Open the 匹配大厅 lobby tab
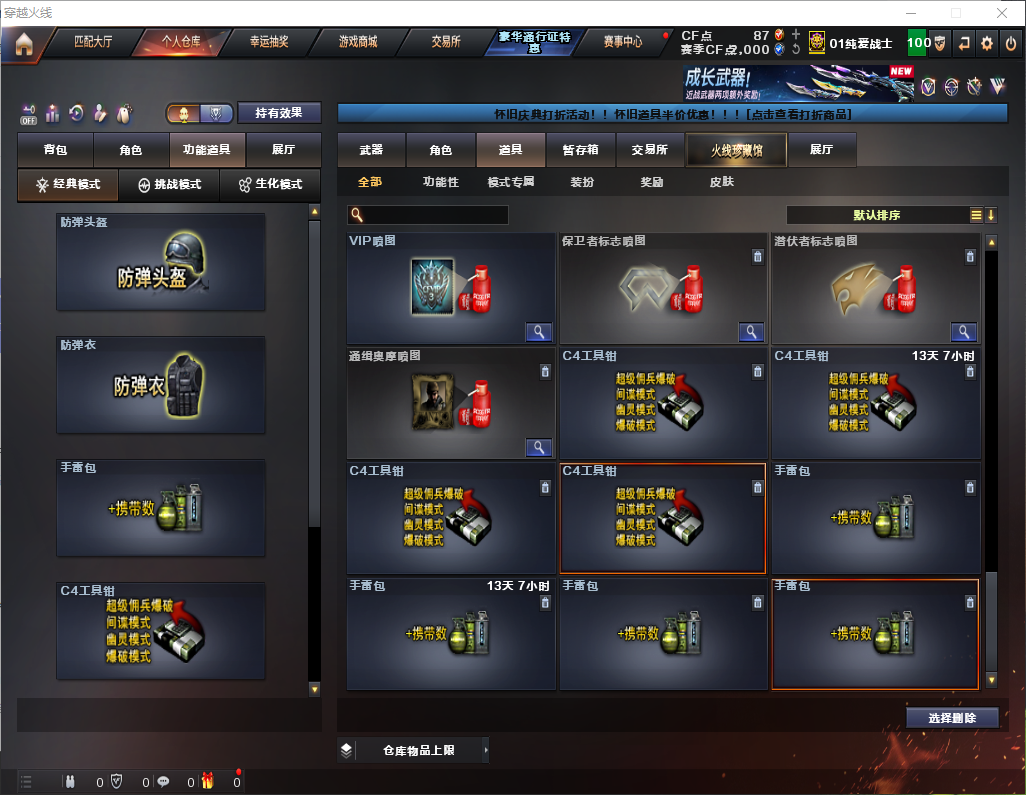The width and height of the screenshot is (1026, 795). pyautogui.click(x=93, y=42)
